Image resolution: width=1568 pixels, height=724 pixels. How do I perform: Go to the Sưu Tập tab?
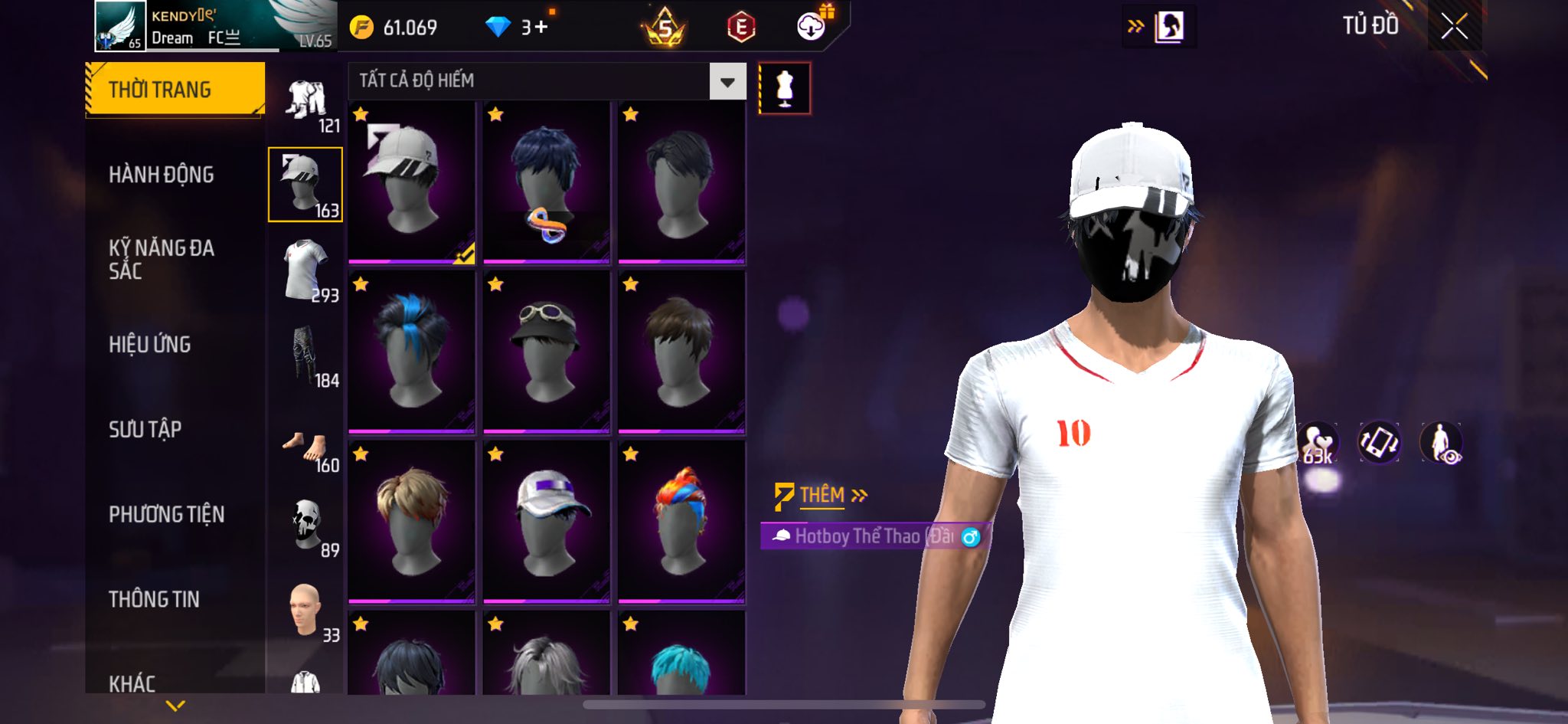[x=145, y=429]
